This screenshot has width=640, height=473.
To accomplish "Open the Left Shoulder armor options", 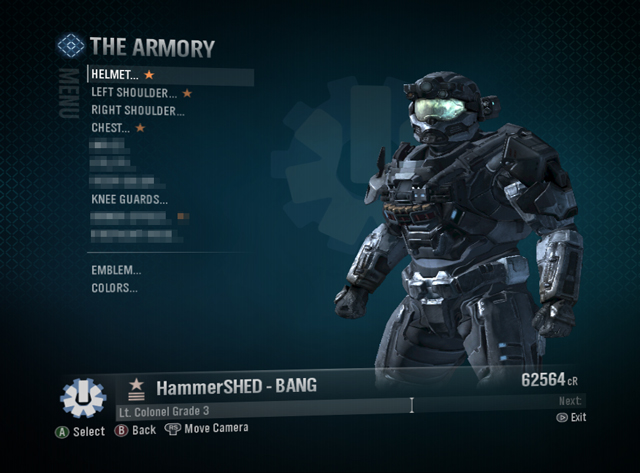I will point(134,93).
